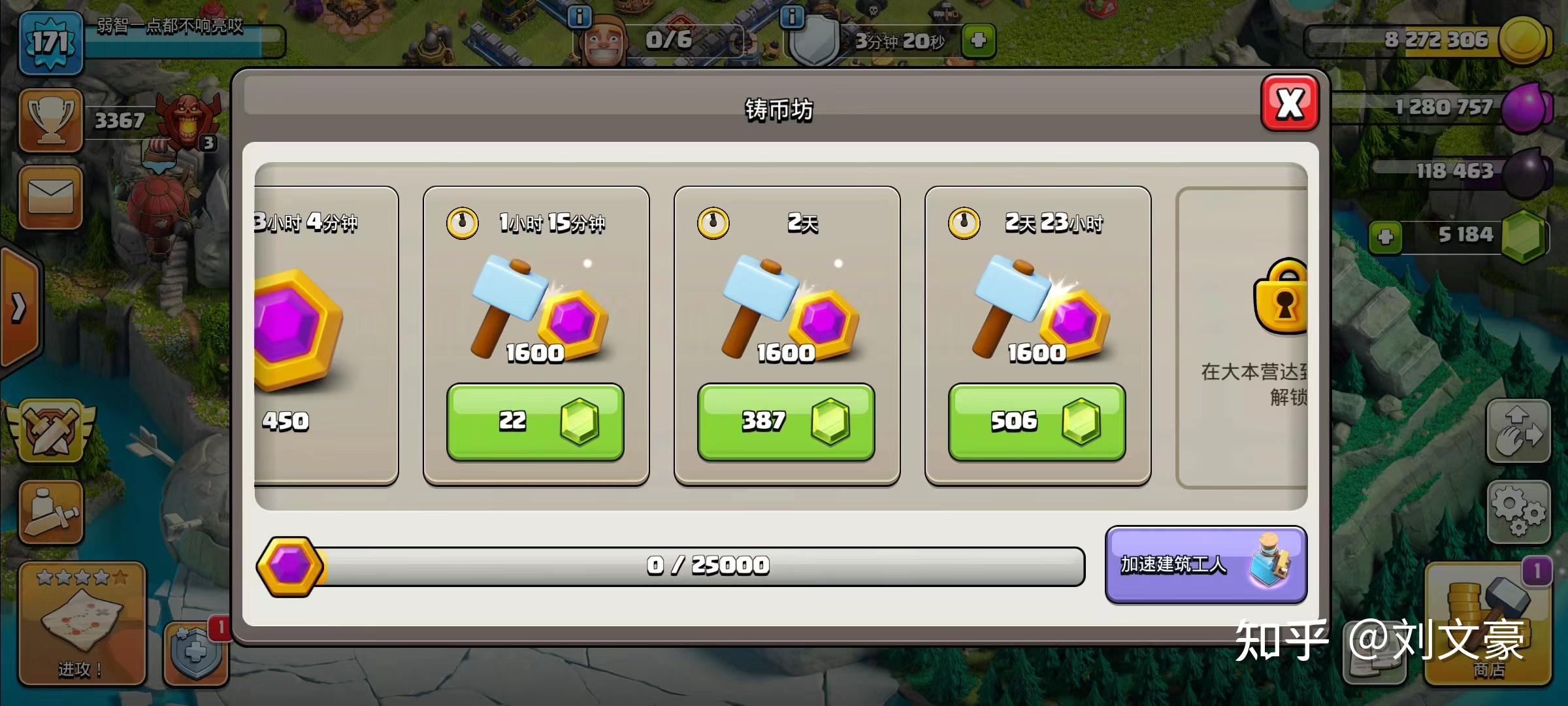
Task: Extend the shield timer with plus button
Action: [978, 41]
